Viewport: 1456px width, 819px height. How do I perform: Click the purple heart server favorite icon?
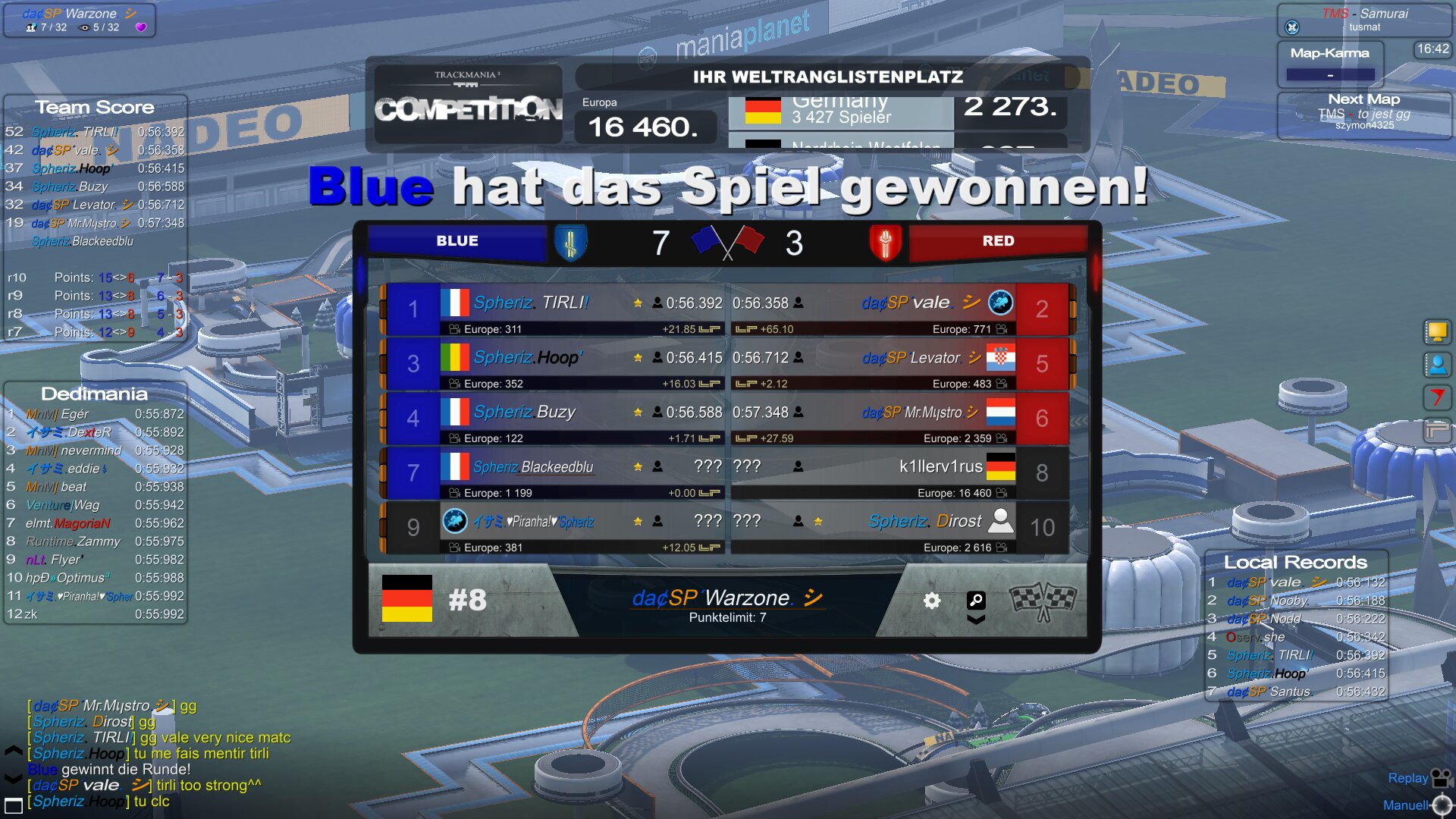click(x=140, y=27)
